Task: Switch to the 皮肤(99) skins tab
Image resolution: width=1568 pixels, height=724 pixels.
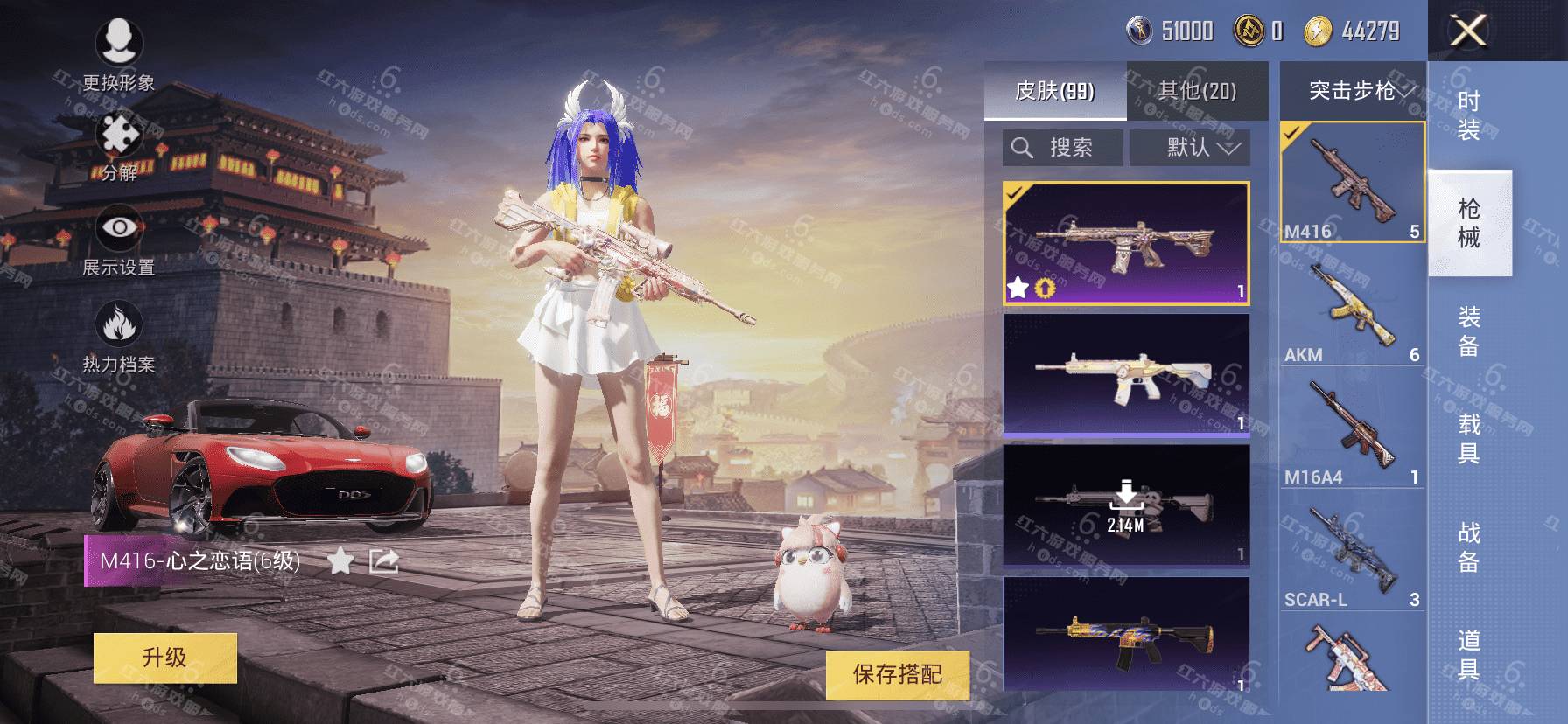Action: (x=1054, y=91)
